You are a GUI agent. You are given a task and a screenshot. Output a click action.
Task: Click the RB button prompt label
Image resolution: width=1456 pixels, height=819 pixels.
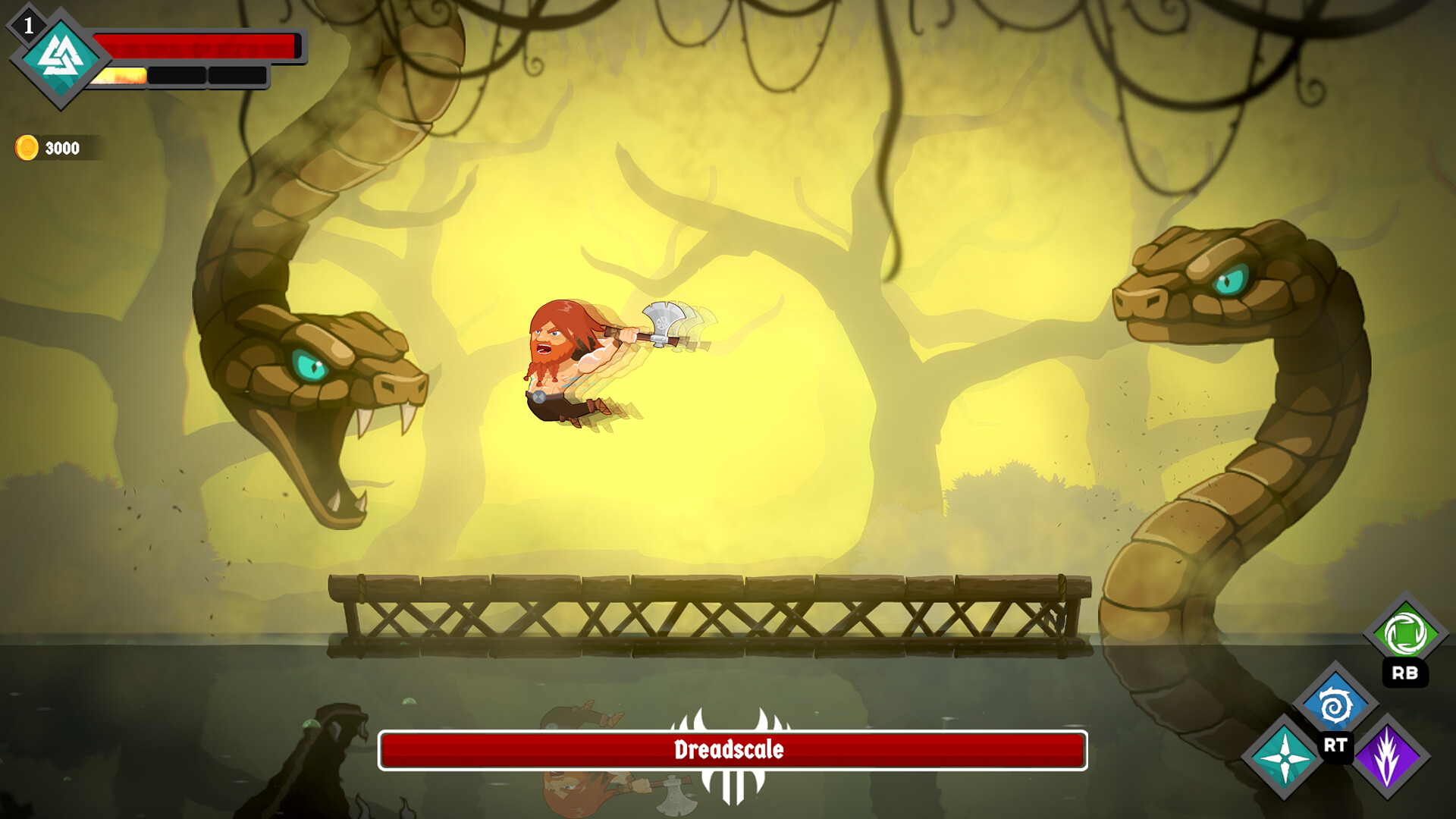[x=1407, y=673]
